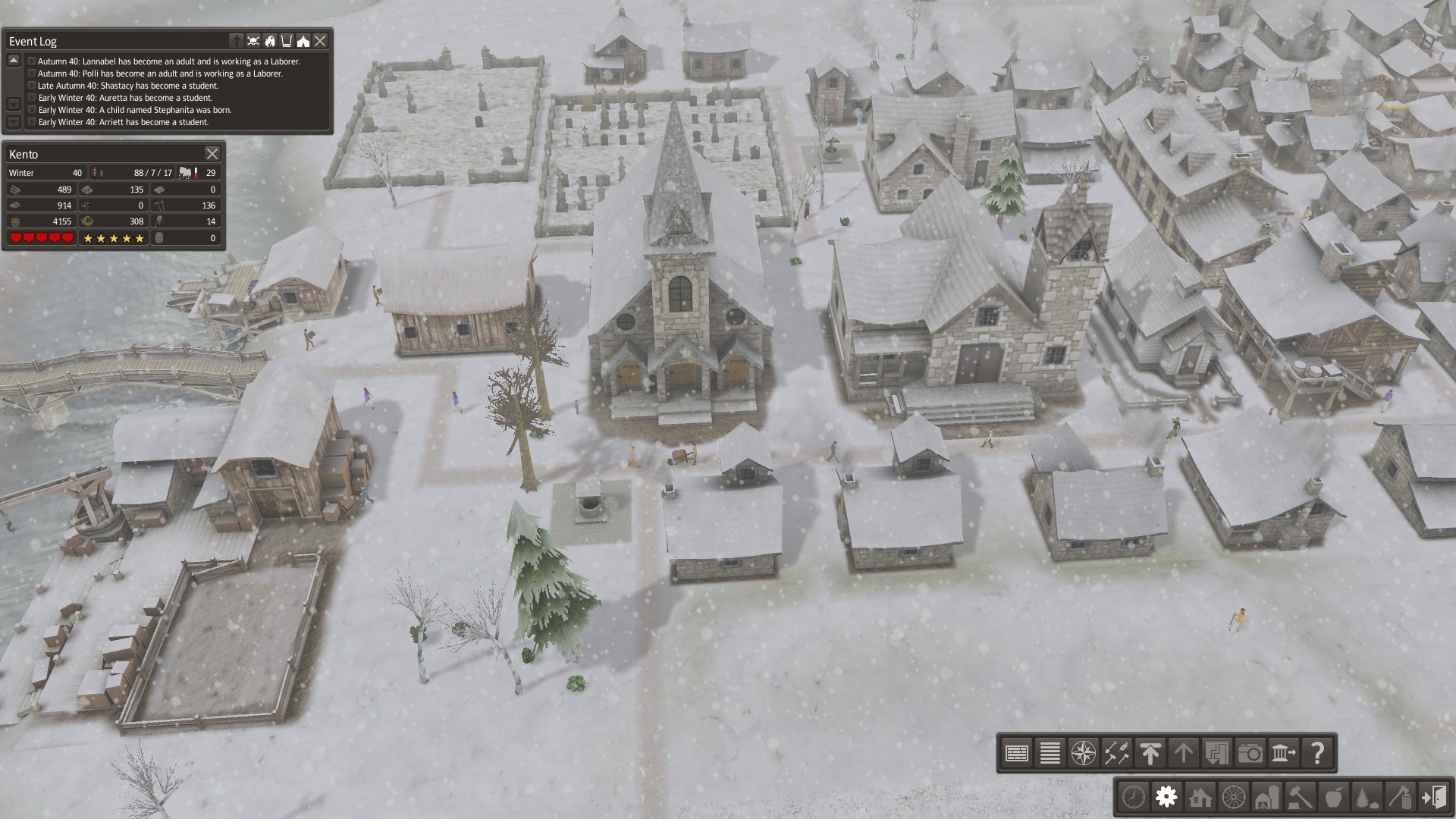Toggle the skull death filter in Event Log
This screenshot has height=819, width=1456.
point(253,41)
